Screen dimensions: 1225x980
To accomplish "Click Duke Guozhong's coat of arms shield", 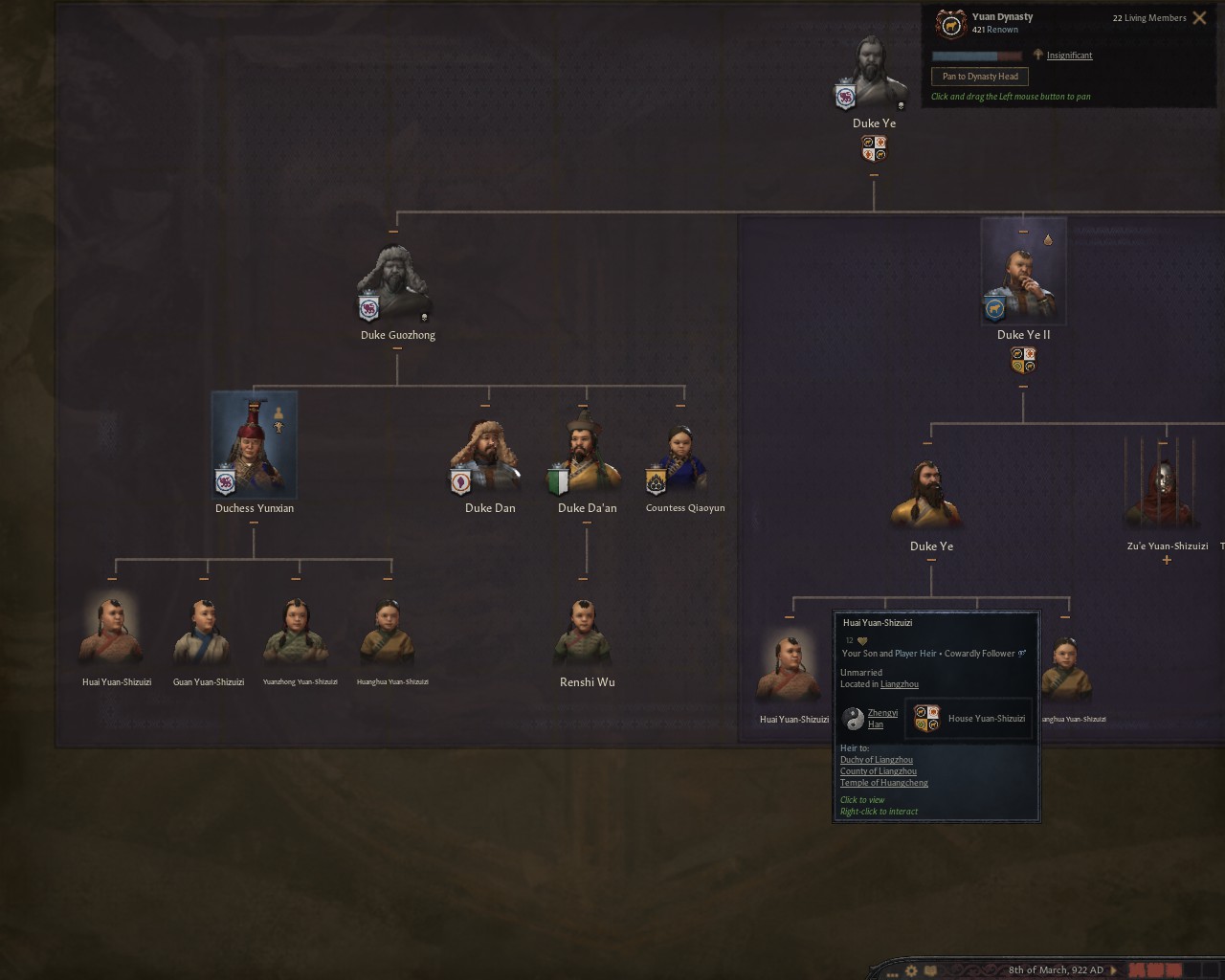I will pyautogui.click(x=367, y=308).
